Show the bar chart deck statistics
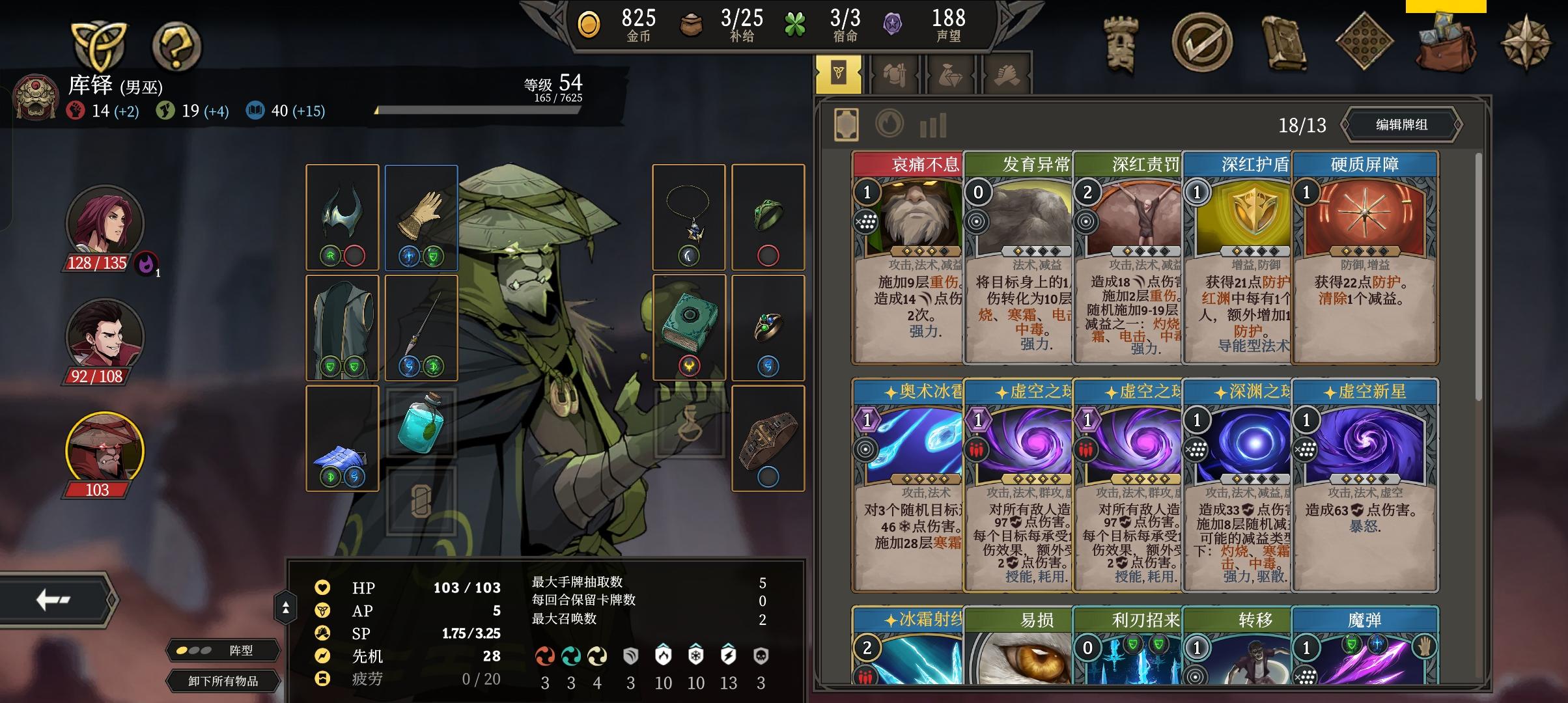Screen dimensions: 1568x703 click(932, 125)
